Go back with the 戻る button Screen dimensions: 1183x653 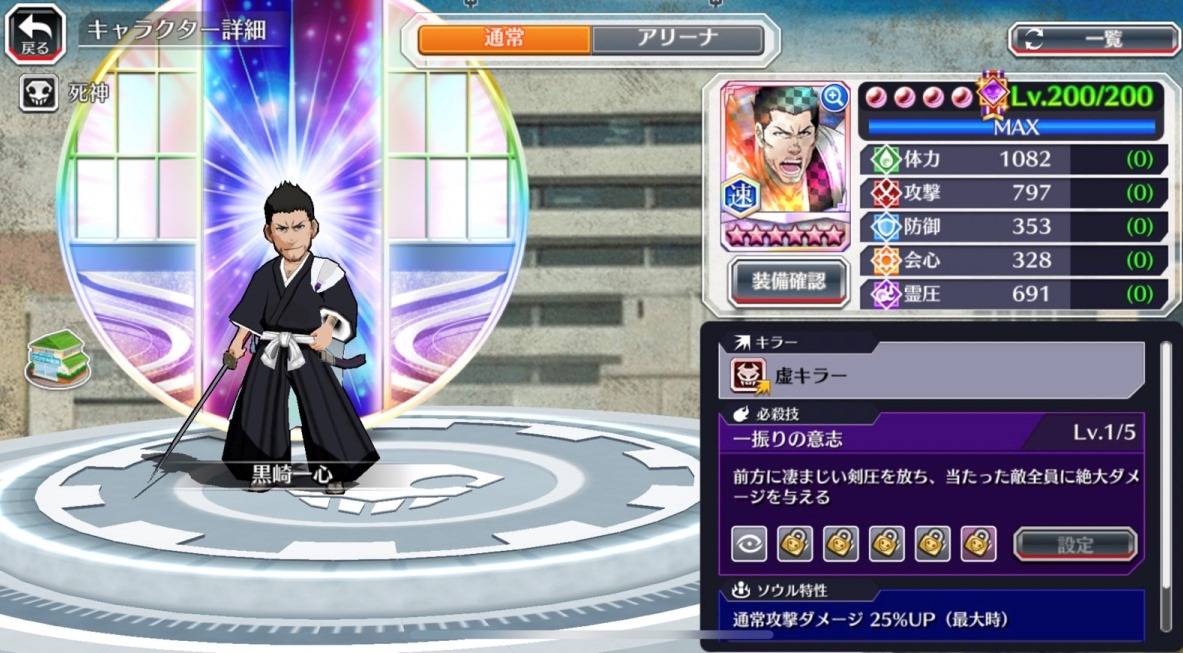pos(35,33)
